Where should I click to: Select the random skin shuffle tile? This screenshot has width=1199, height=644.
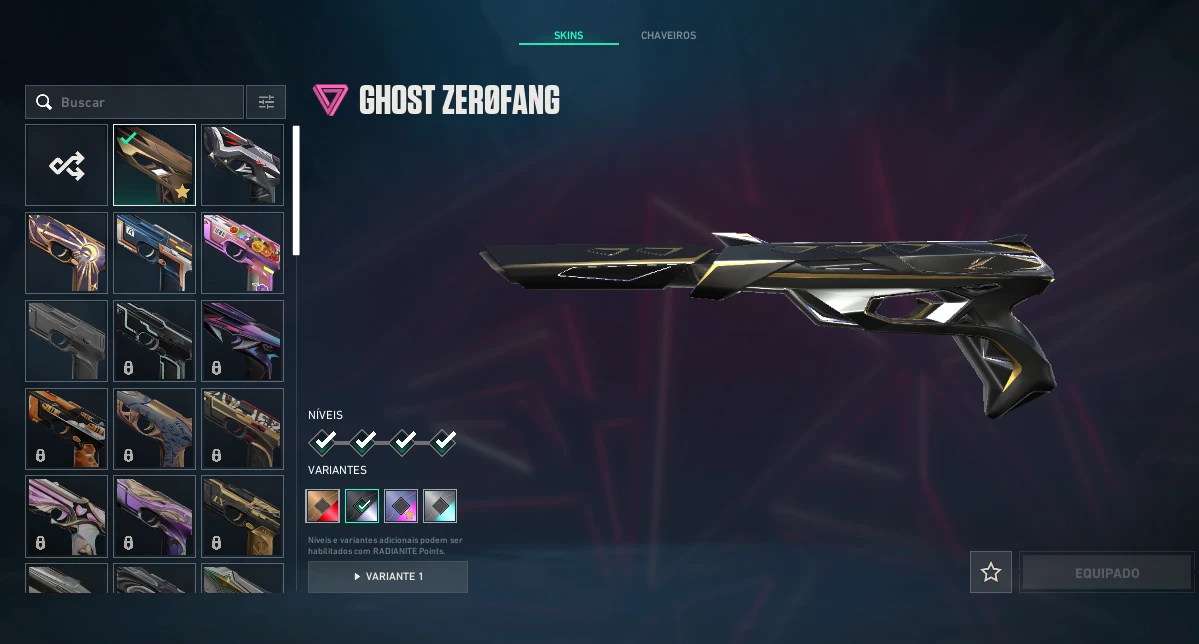tap(67, 165)
